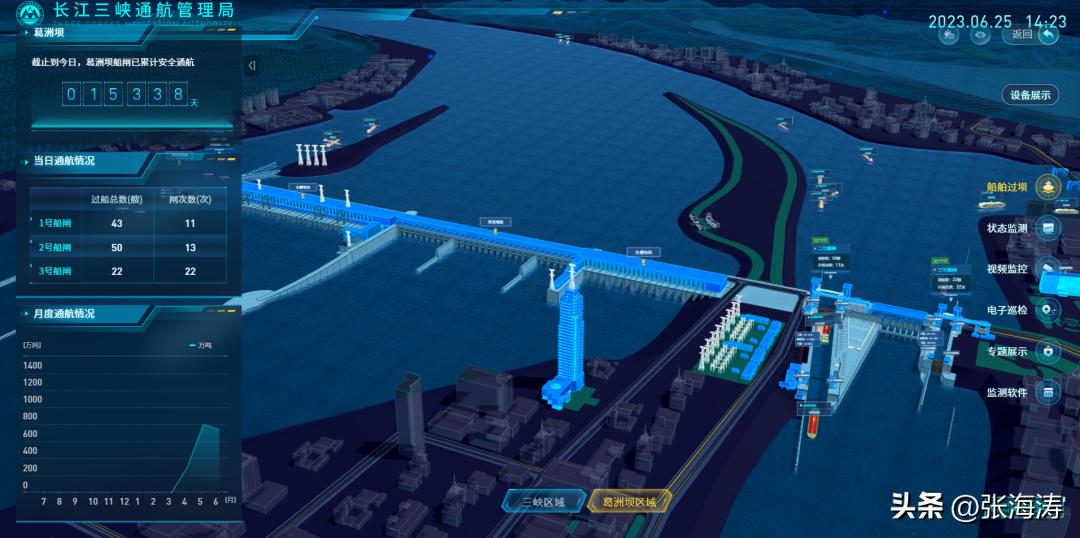Image resolution: width=1080 pixels, height=538 pixels.
Task: Open the 设备展示 equipment display
Action: [1029, 95]
